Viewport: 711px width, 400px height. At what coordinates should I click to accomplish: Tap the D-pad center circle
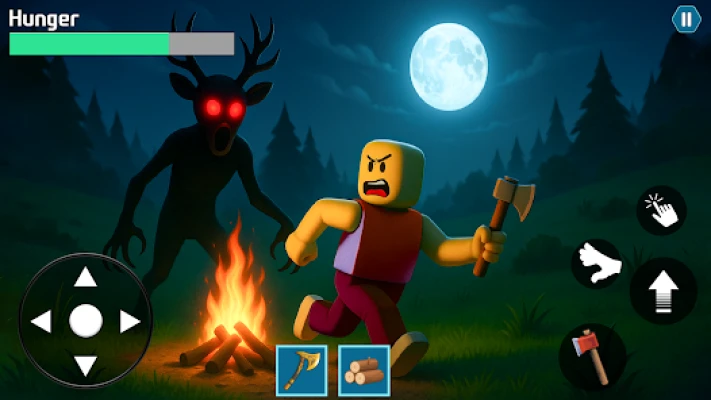(86, 321)
